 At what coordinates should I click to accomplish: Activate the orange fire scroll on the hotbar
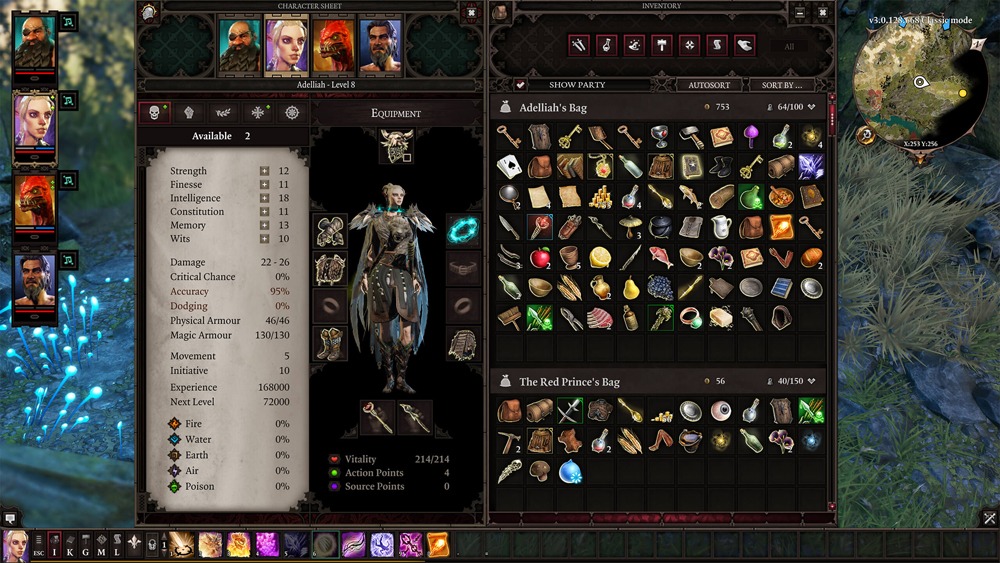(x=438, y=544)
